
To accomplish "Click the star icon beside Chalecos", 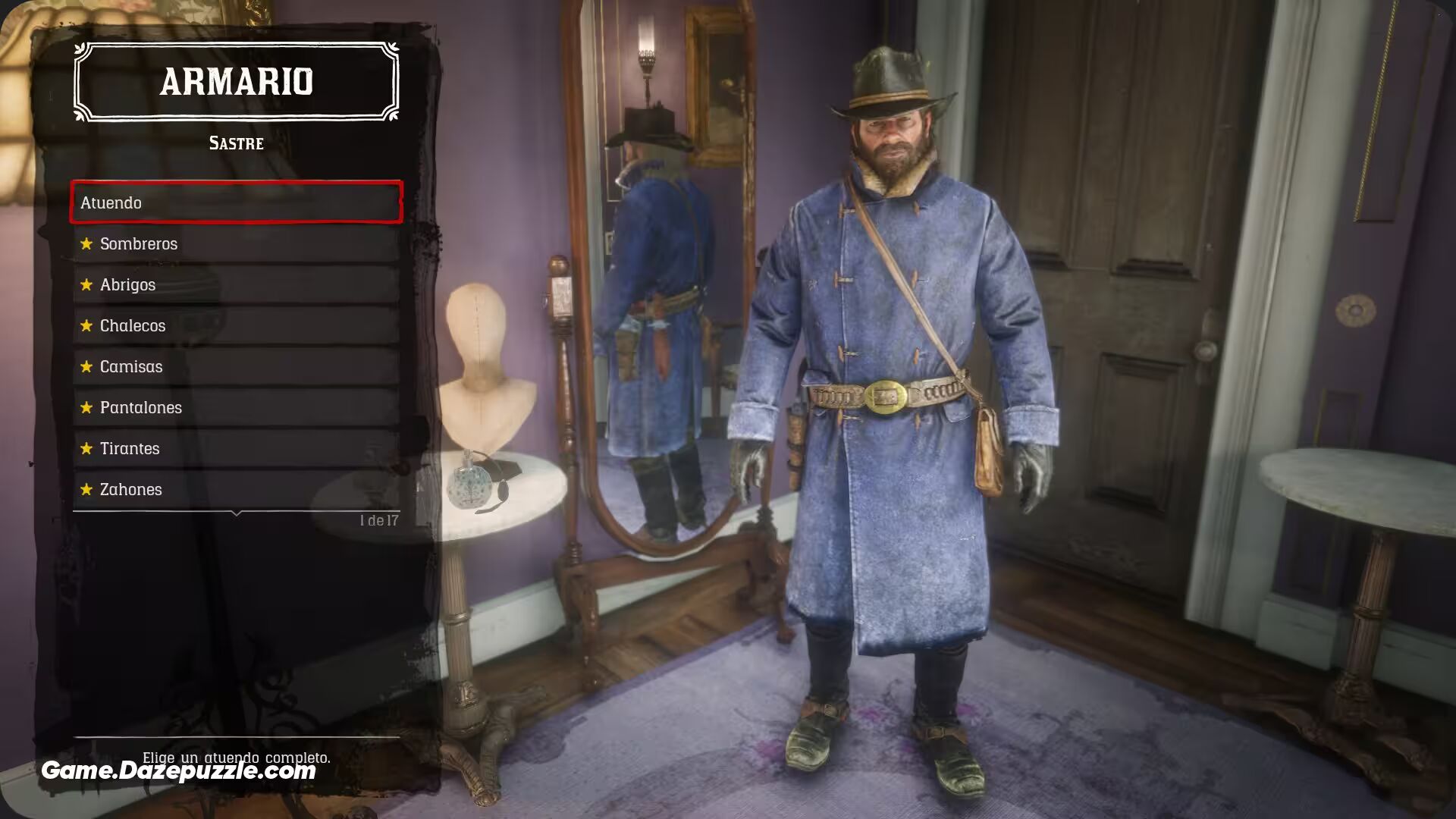I will [86, 325].
